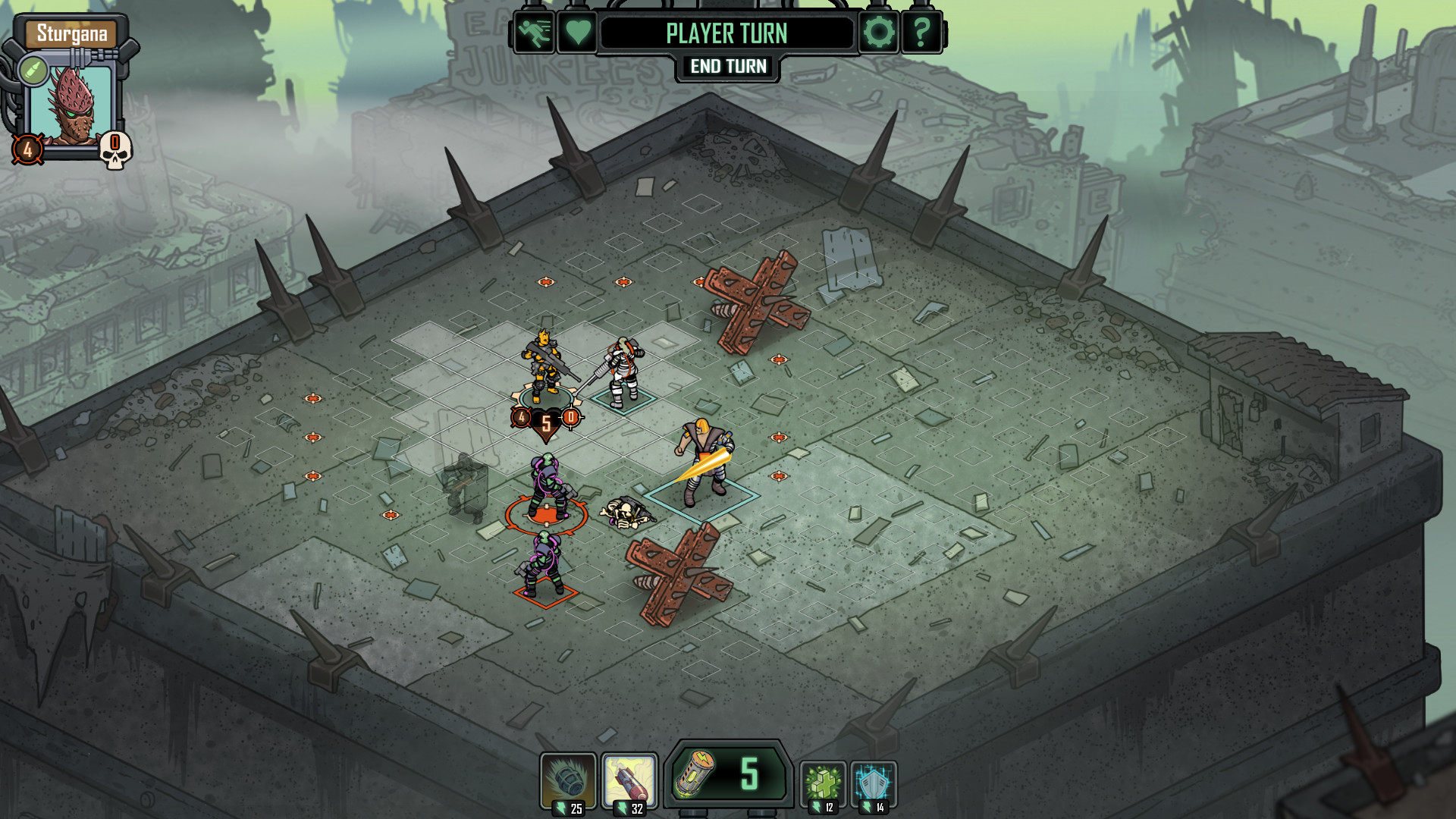End the current player turn
The height and width of the screenshot is (819, 1456).
[x=728, y=67]
